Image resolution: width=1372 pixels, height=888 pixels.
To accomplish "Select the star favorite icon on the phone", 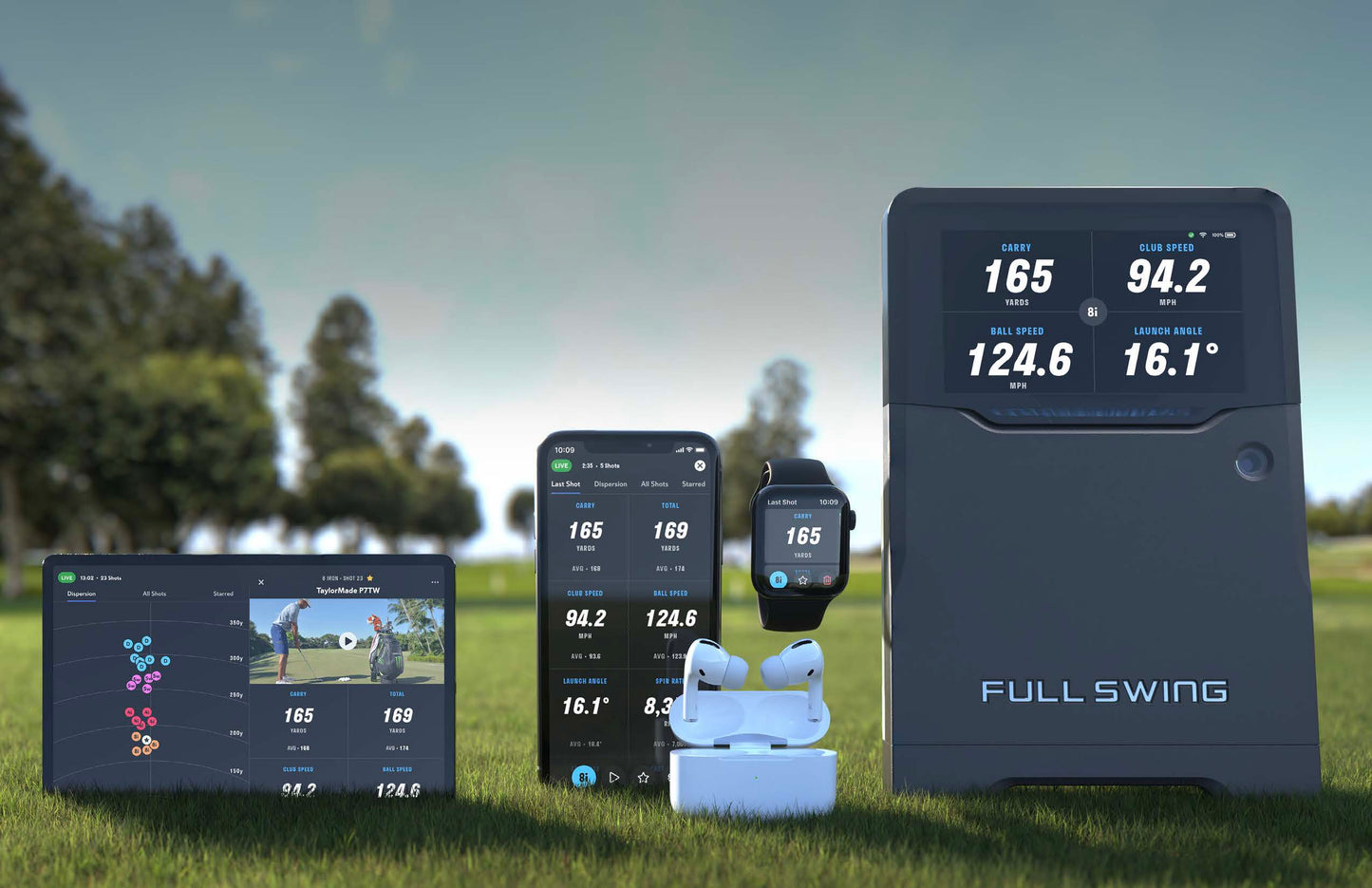I will point(644,777).
